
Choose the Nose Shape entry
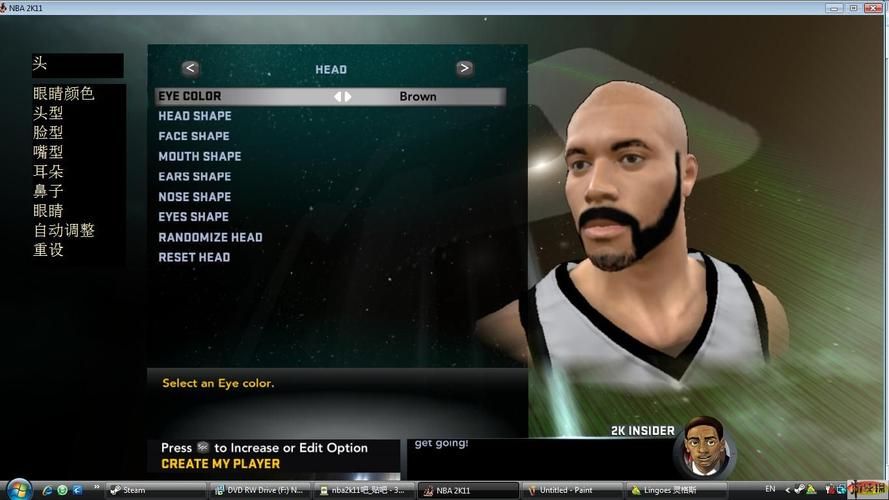pyautogui.click(x=195, y=197)
